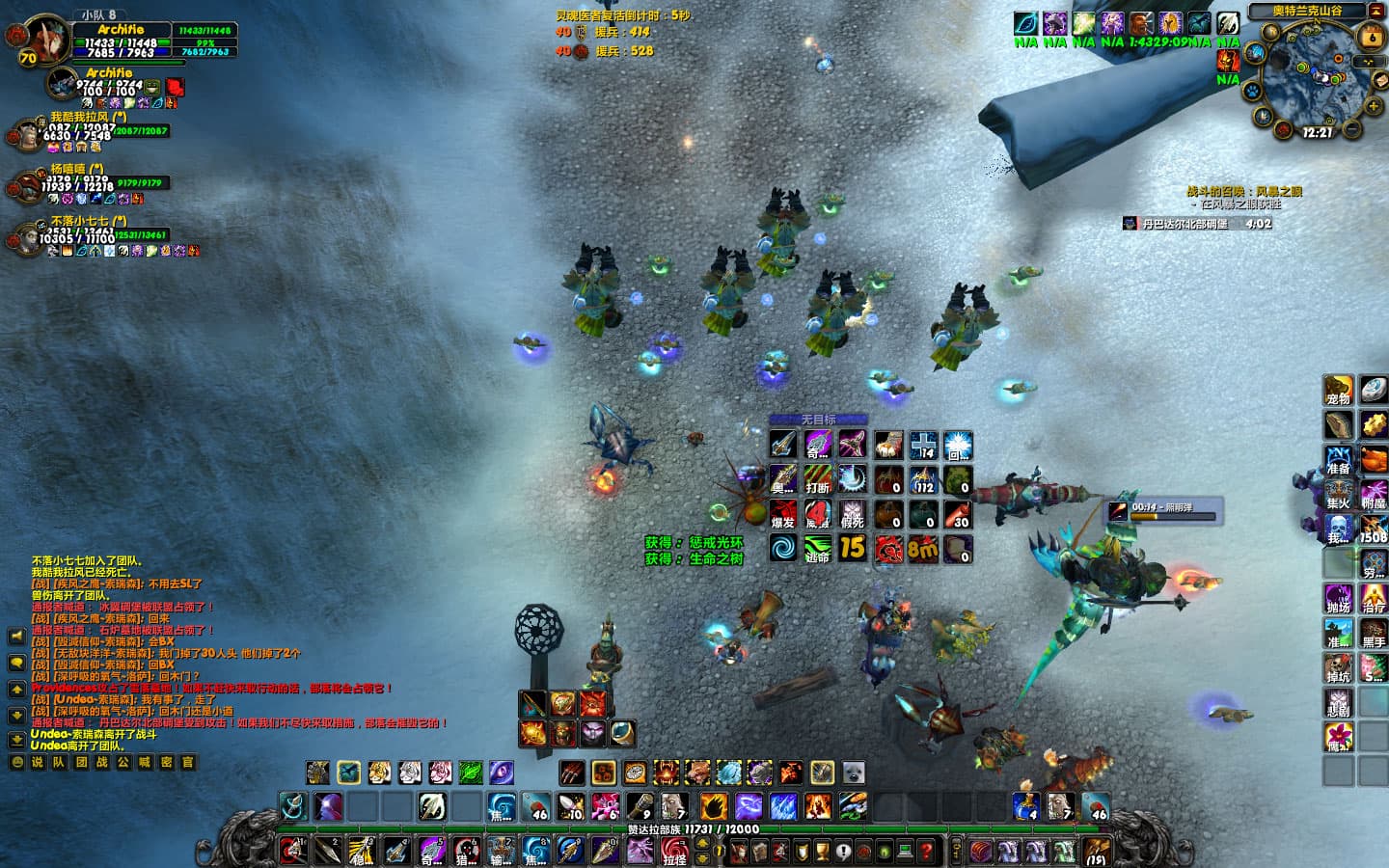Use the 爆发 (burst) ability icon

coord(783,514)
